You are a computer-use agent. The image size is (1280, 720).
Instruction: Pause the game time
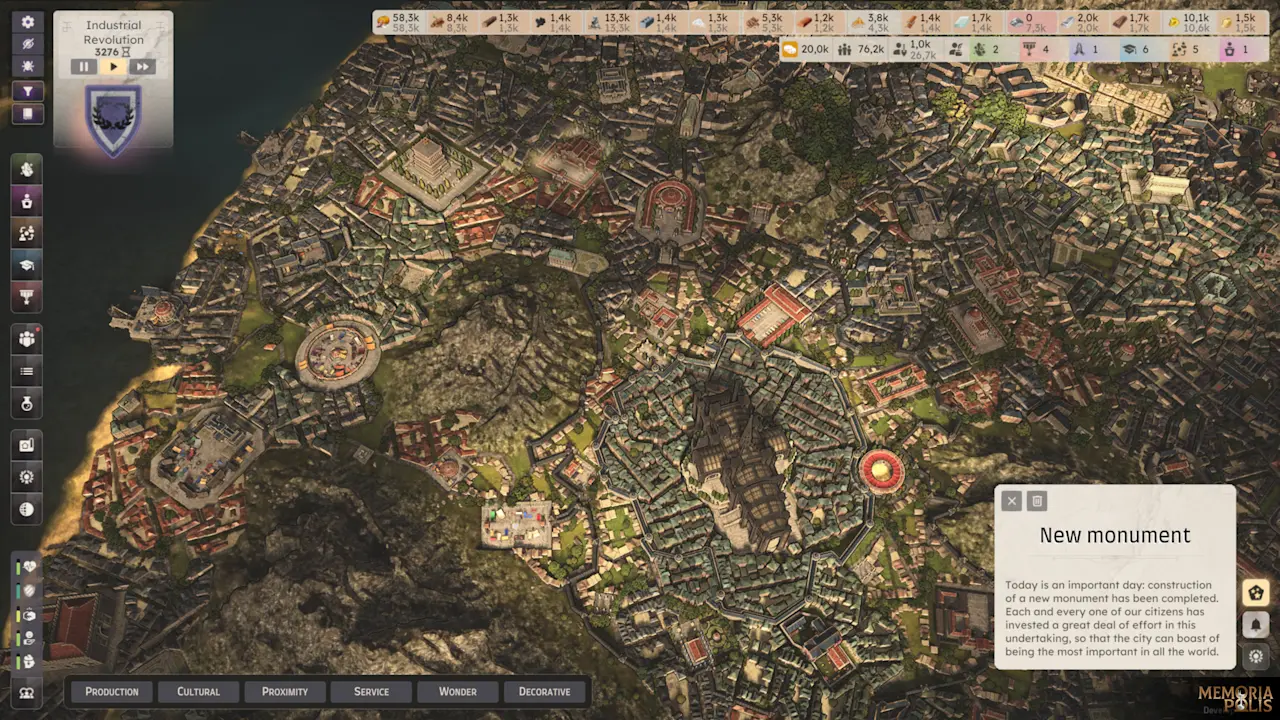tap(84, 67)
